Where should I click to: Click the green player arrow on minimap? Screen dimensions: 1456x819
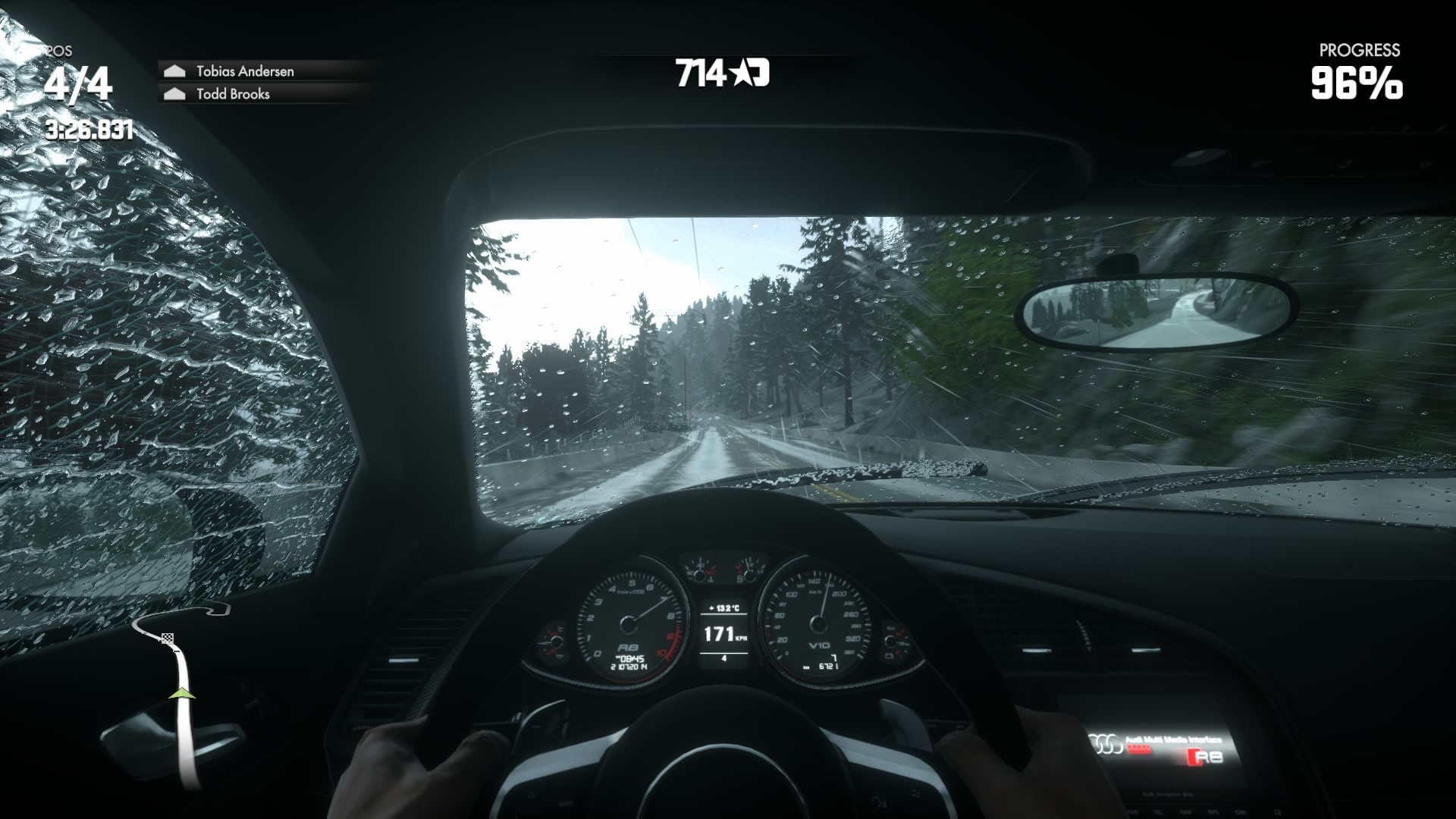tap(182, 693)
